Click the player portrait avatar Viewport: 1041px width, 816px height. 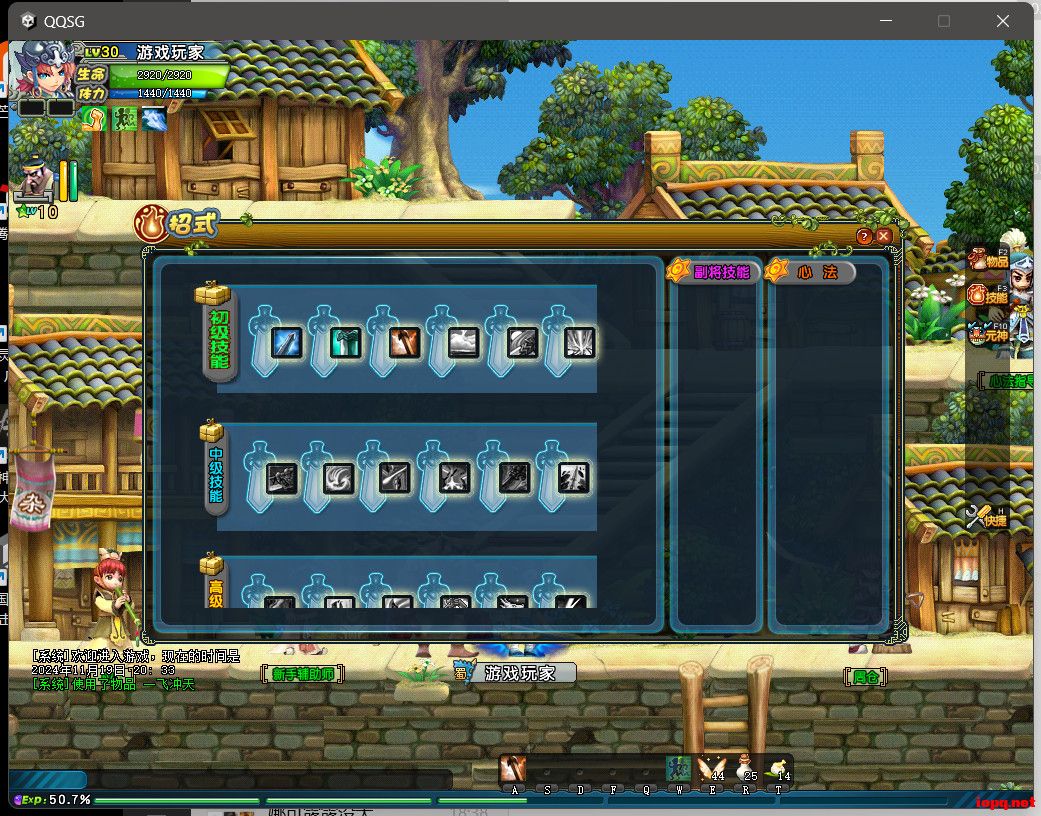tap(44, 68)
